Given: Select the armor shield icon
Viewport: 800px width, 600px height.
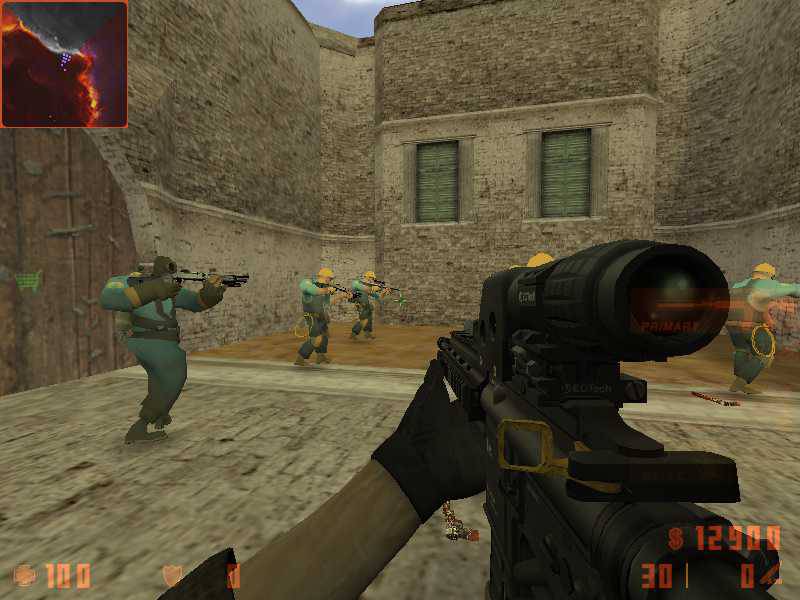Looking at the screenshot, I should pos(172,576).
